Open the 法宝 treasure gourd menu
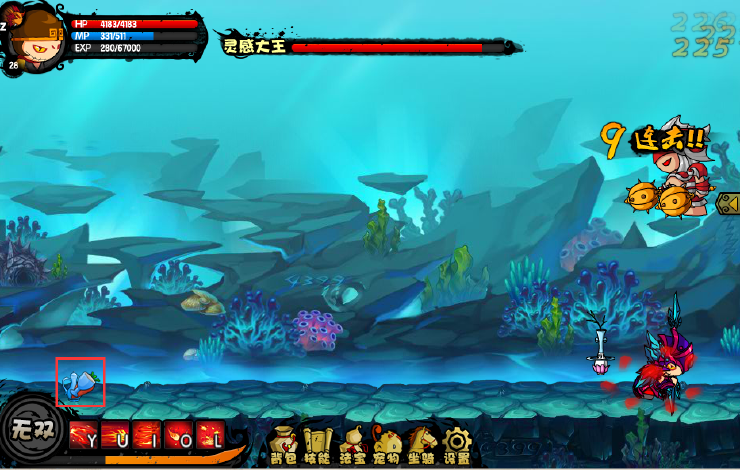Viewport: 740px width, 470px height. coord(353,444)
